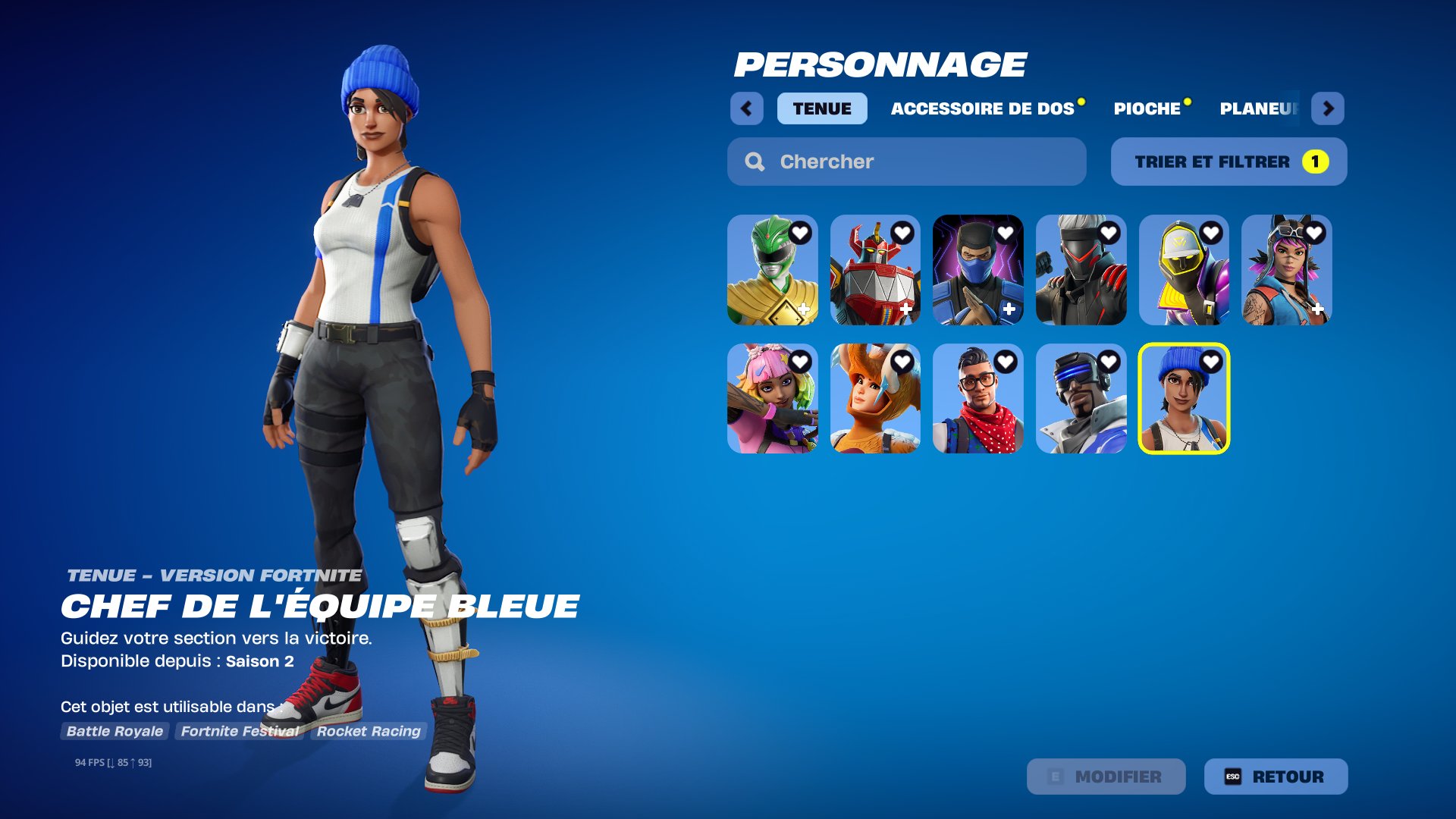Click the search magnifying glass icon

pyautogui.click(x=755, y=162)
